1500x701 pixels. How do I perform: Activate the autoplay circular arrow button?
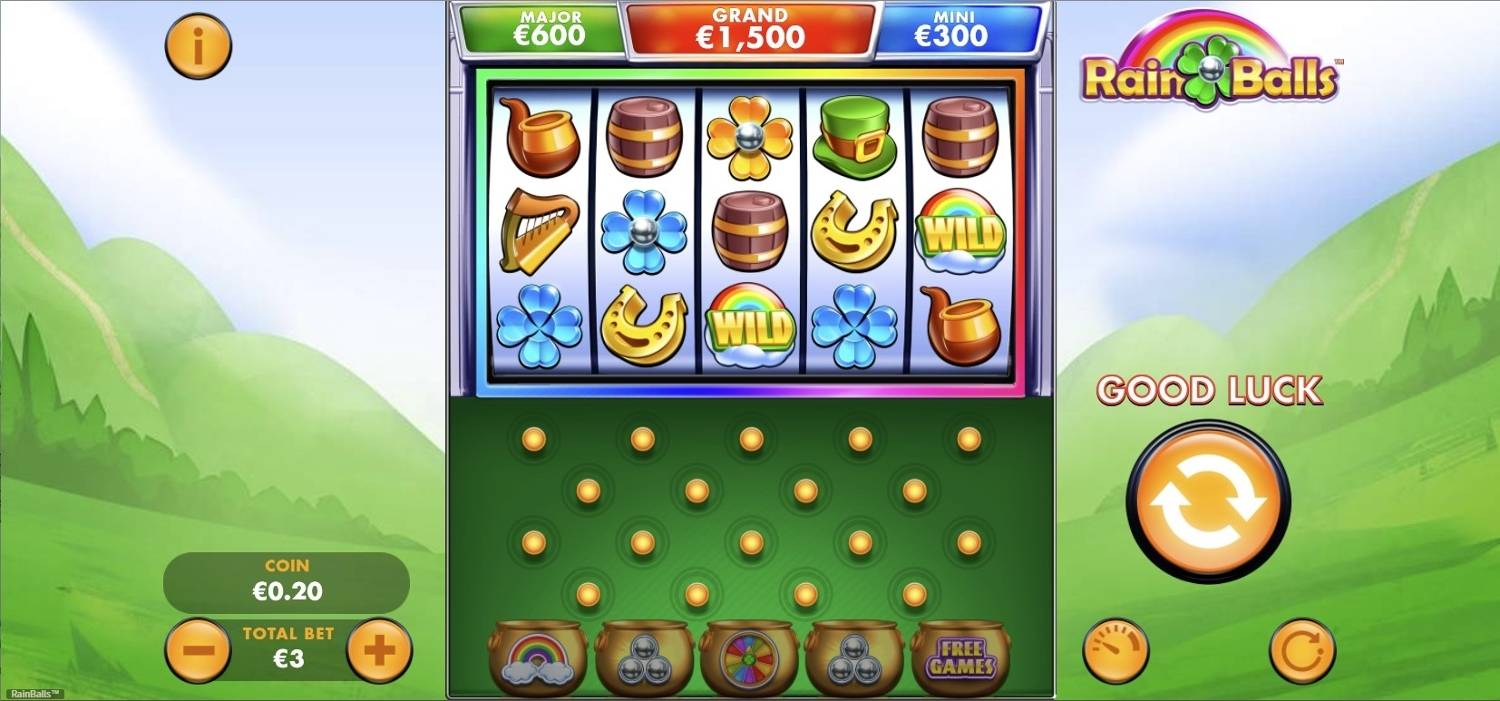click(x=1302, y=651)
